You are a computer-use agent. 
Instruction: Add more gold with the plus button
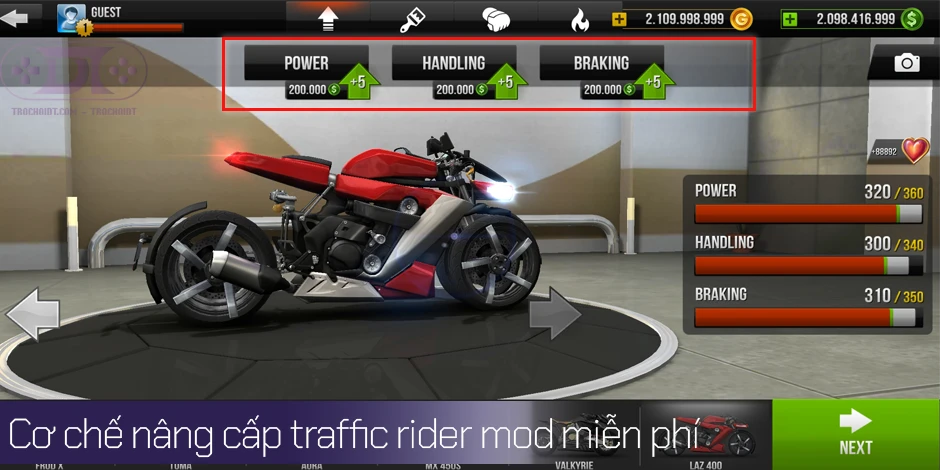pyautogui.click(x=620, y=19)
